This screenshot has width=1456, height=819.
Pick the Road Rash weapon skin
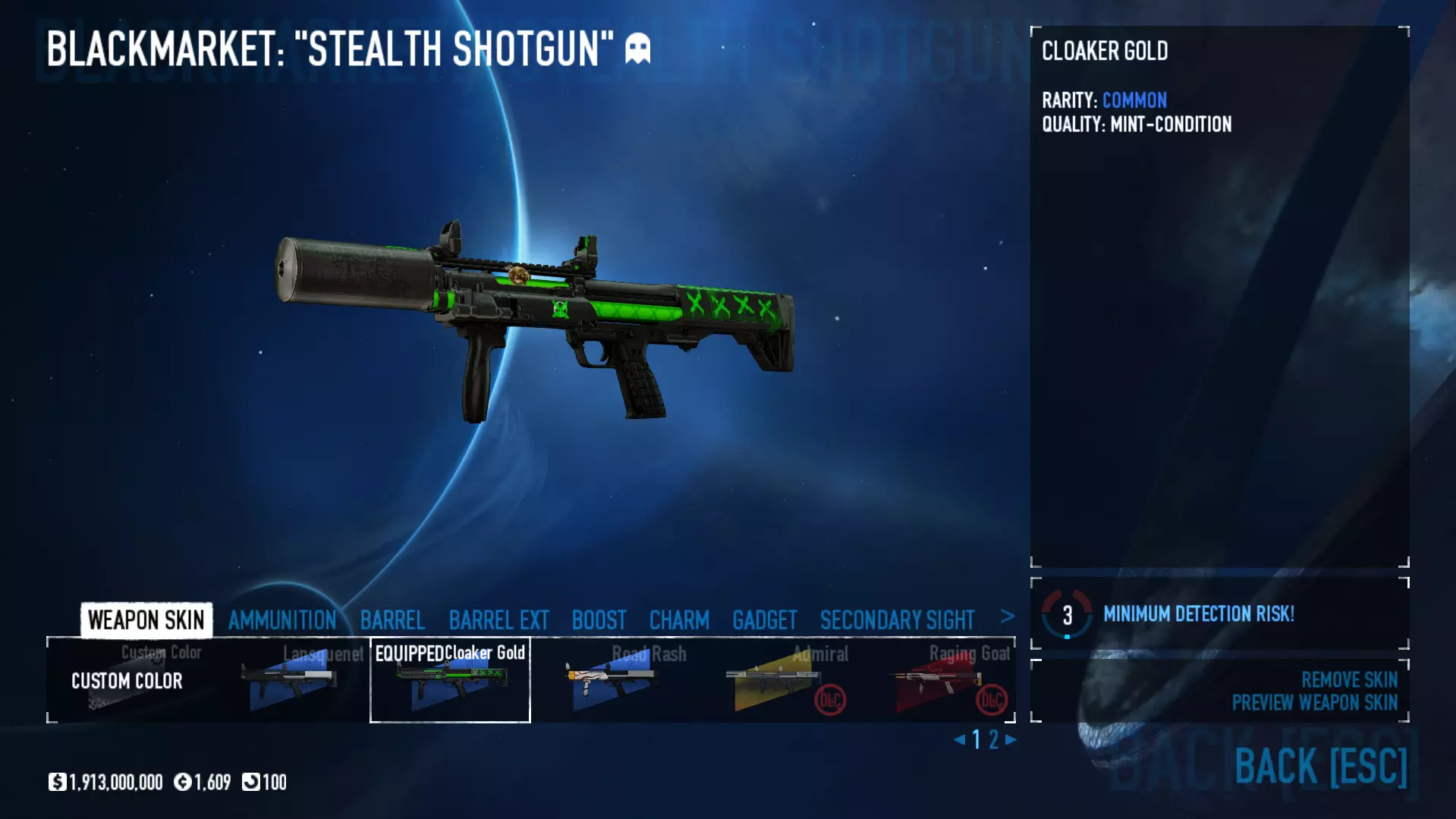[612, 681]
